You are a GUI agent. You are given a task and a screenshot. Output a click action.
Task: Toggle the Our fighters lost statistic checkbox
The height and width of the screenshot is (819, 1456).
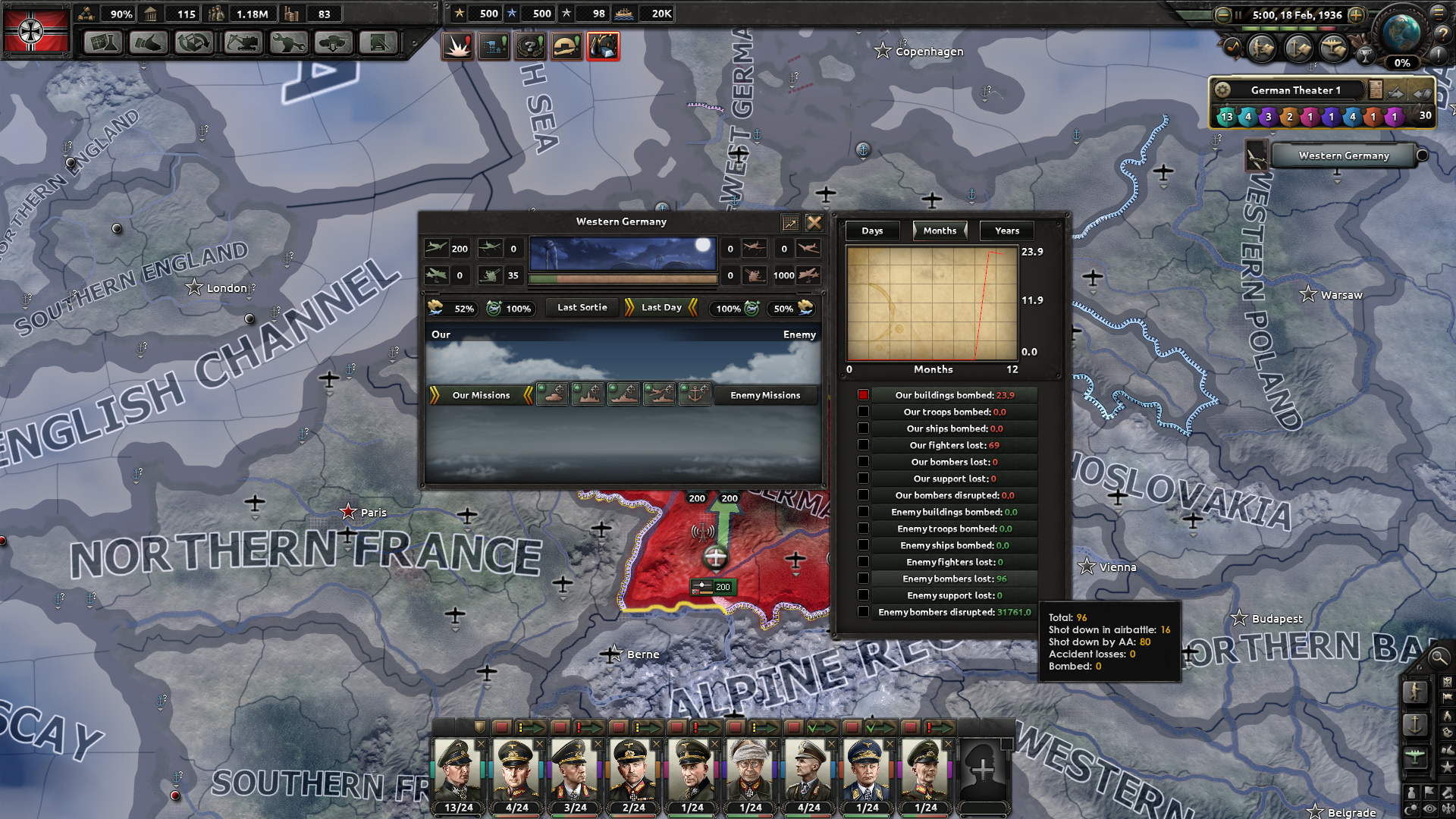pyautogui.click(x=864, y=444)
